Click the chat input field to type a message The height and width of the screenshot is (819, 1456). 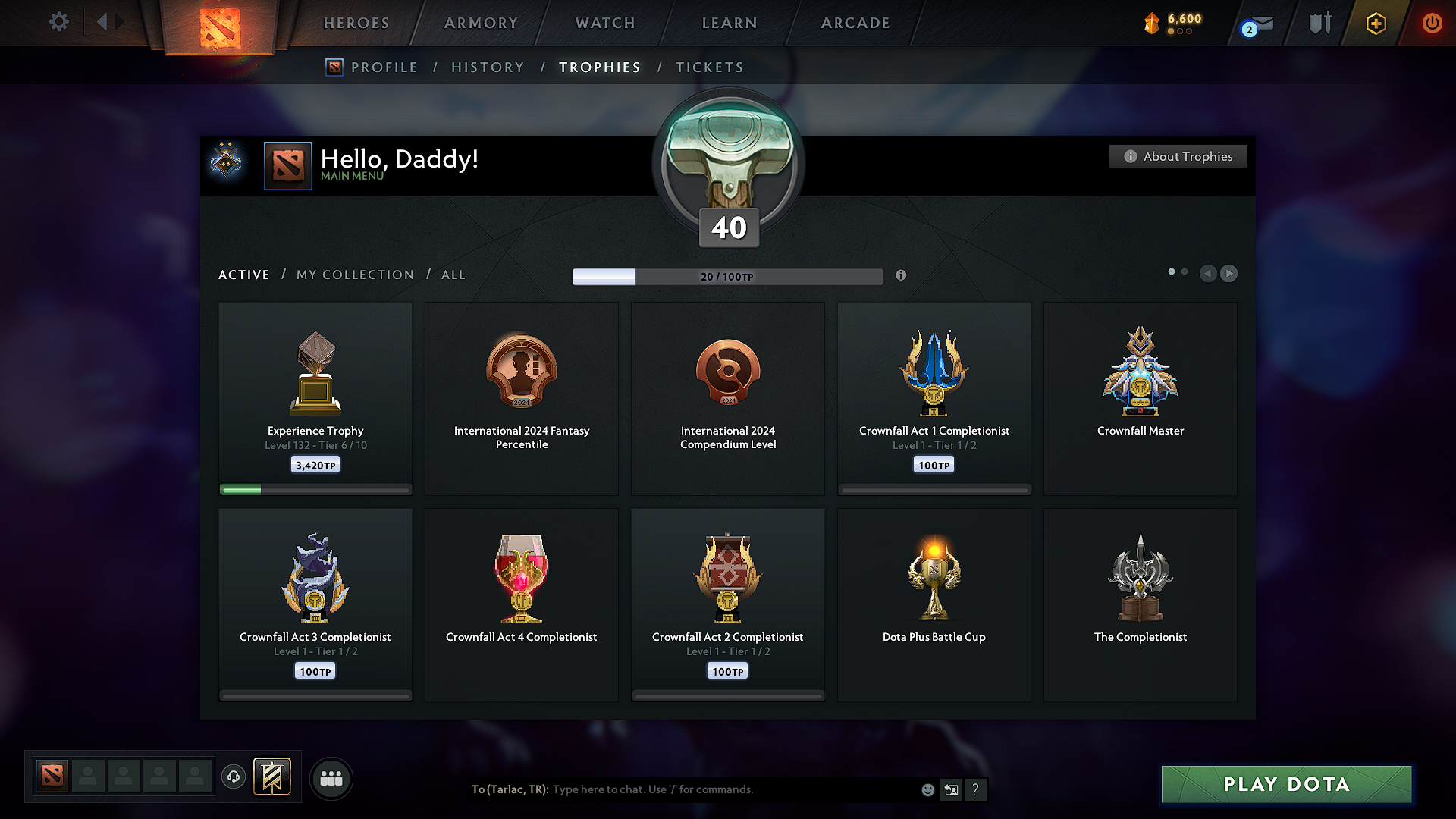[720, 789]
